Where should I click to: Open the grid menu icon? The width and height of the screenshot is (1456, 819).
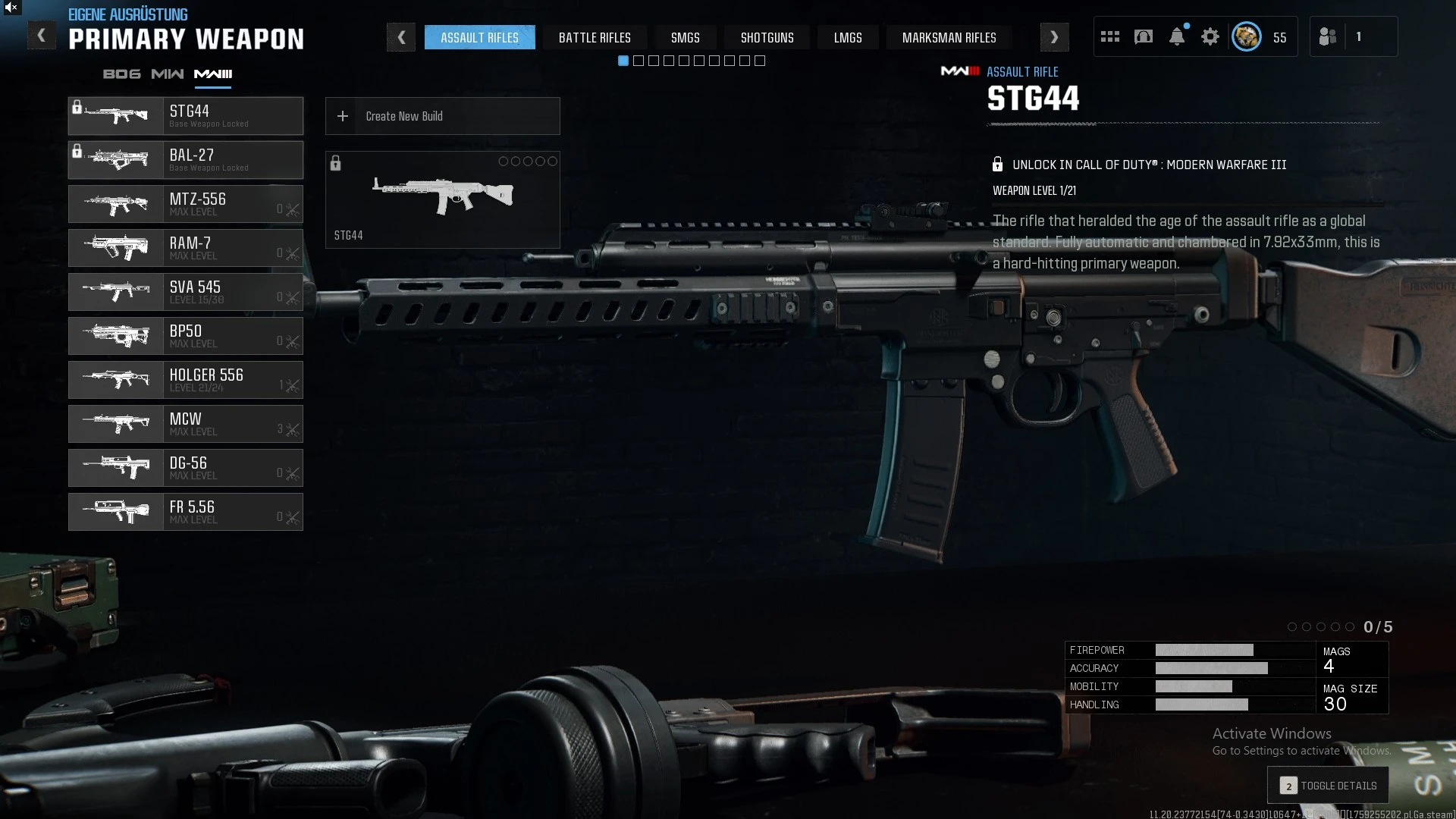point(1109,36)
